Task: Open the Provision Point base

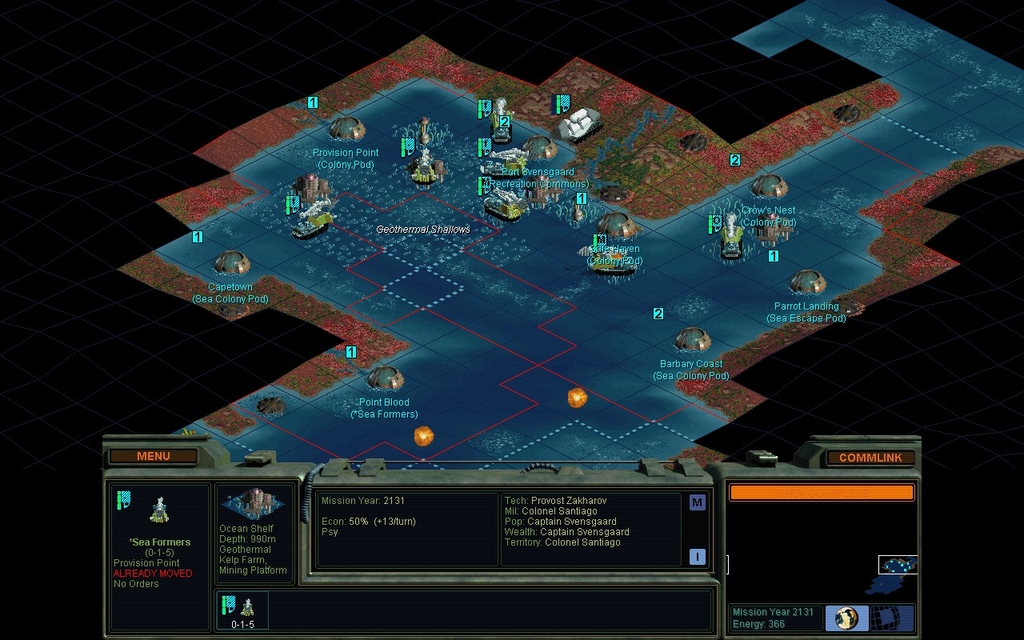Action: [347, 129]
